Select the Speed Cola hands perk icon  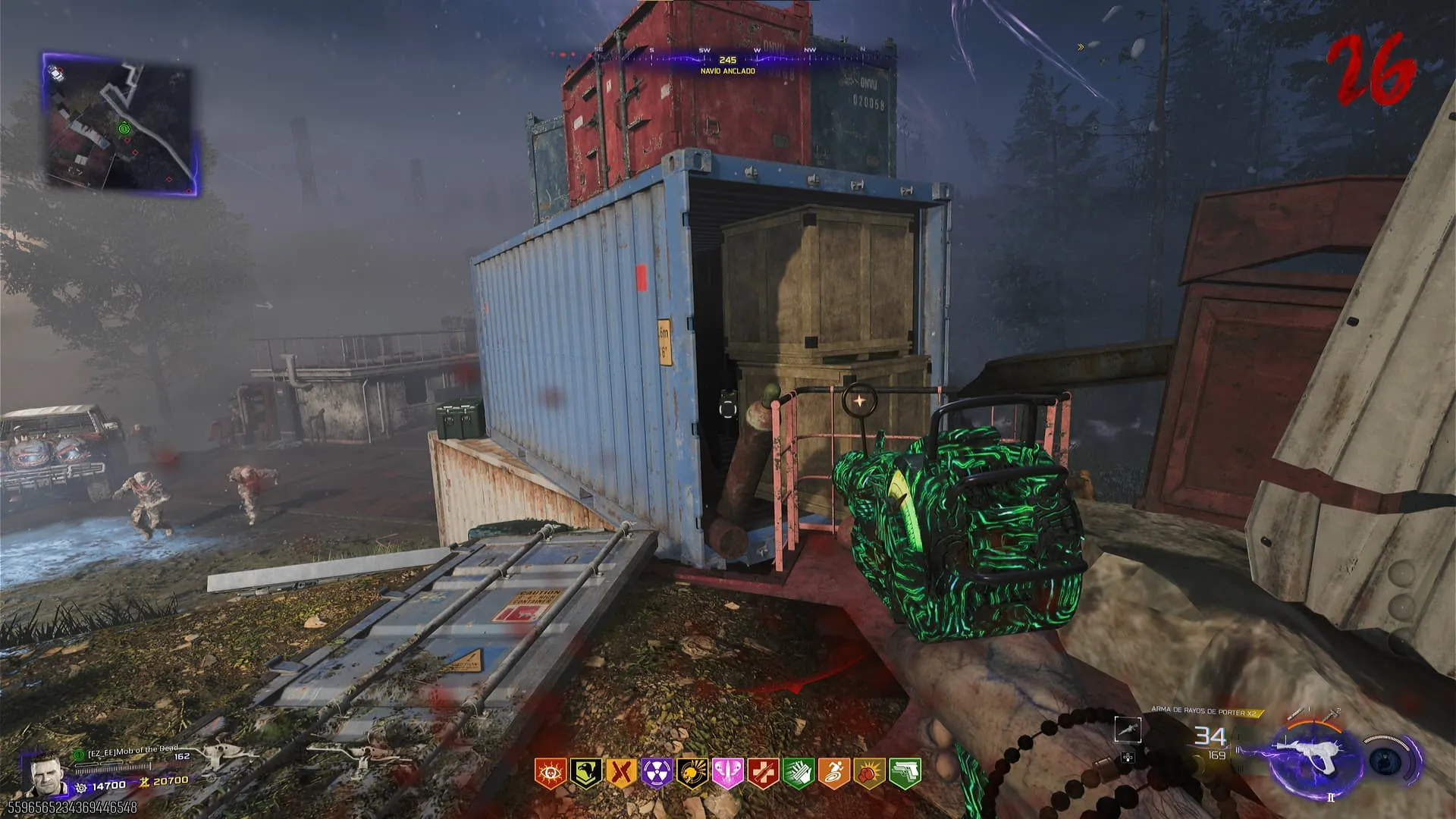[799, 773]
